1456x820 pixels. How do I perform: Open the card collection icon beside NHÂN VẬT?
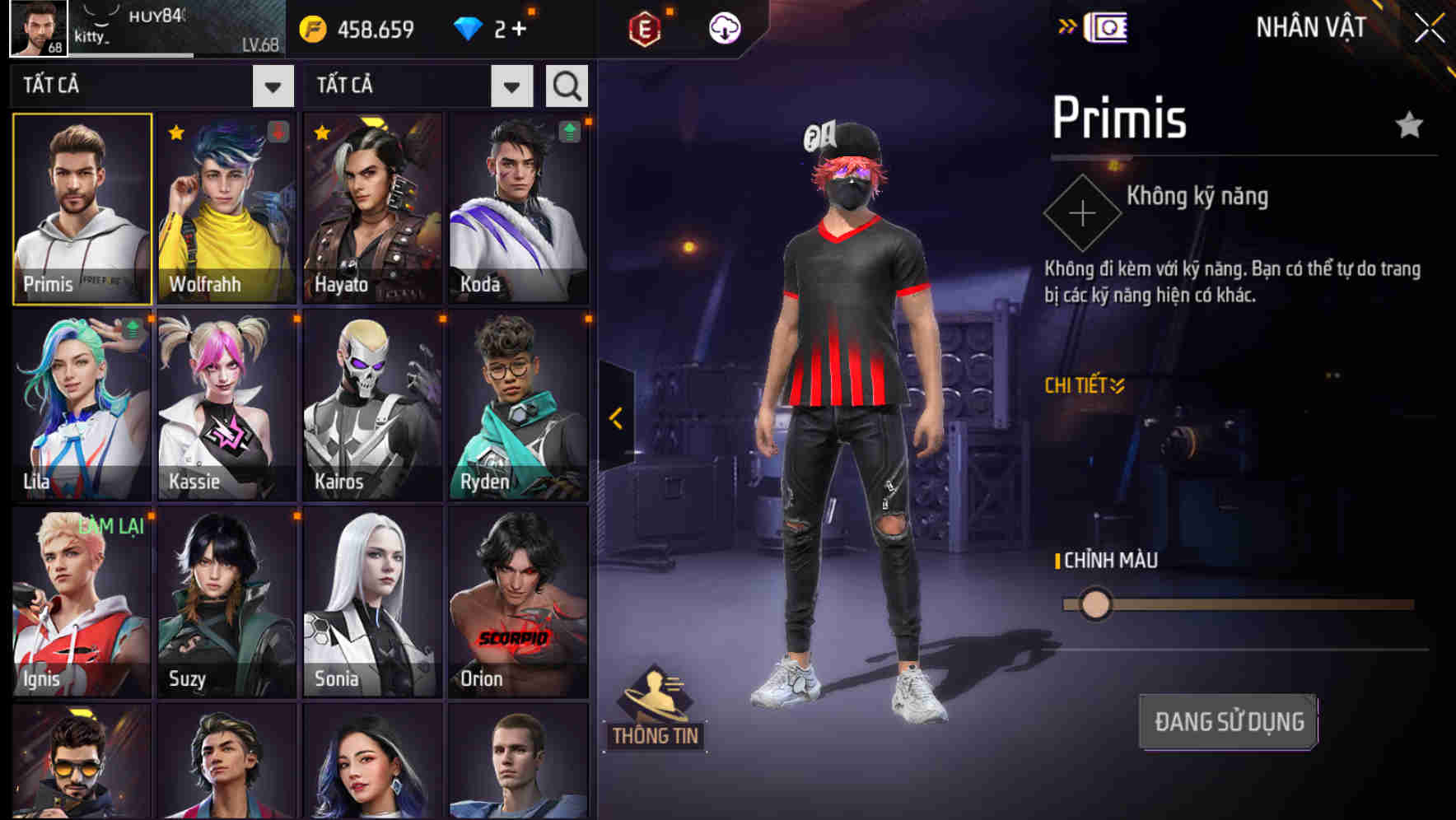pyautogui.click(x=1105, y=27)
